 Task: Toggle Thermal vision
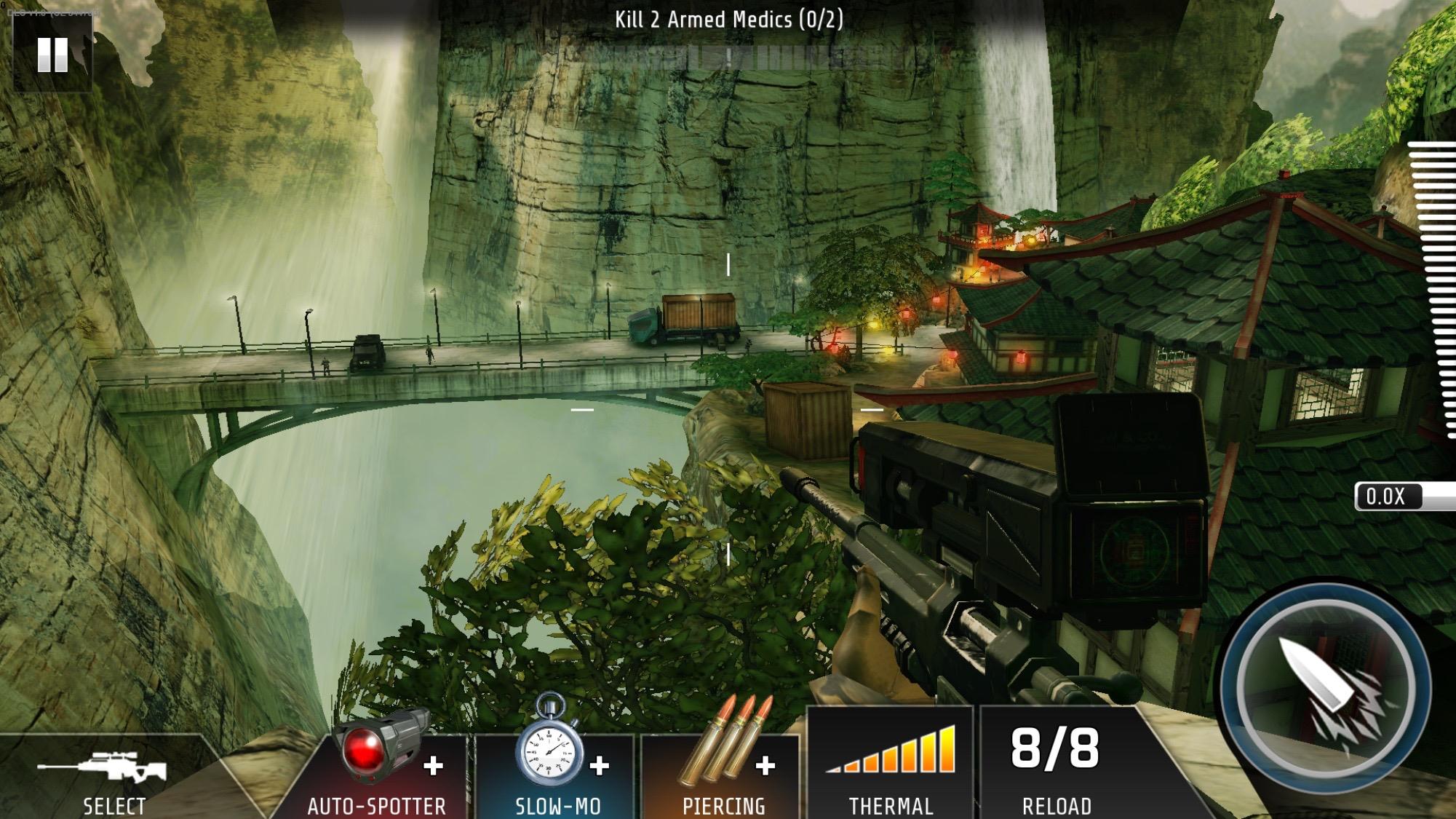point(891,764)
